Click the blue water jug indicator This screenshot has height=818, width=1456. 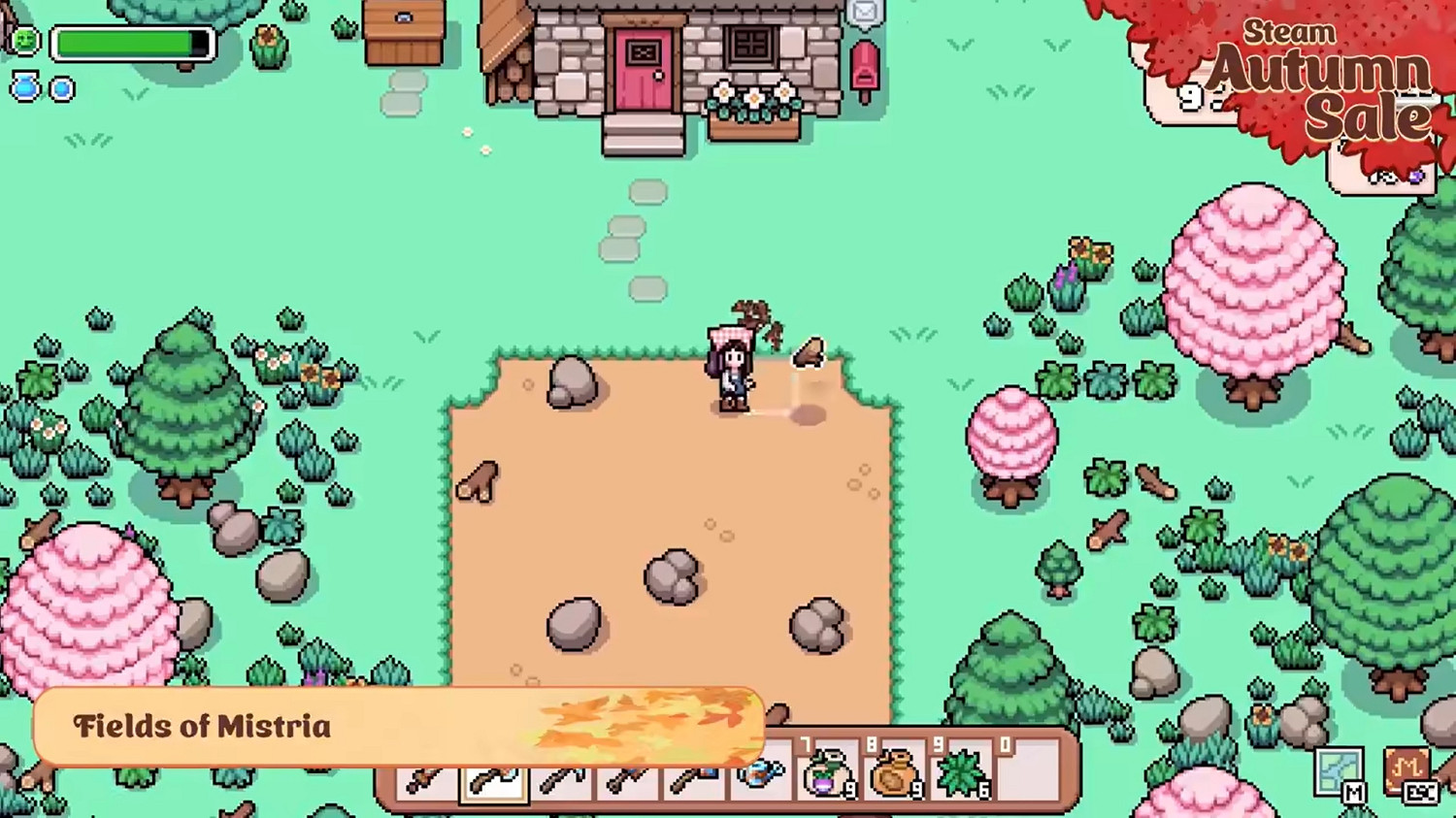point(24,87)
